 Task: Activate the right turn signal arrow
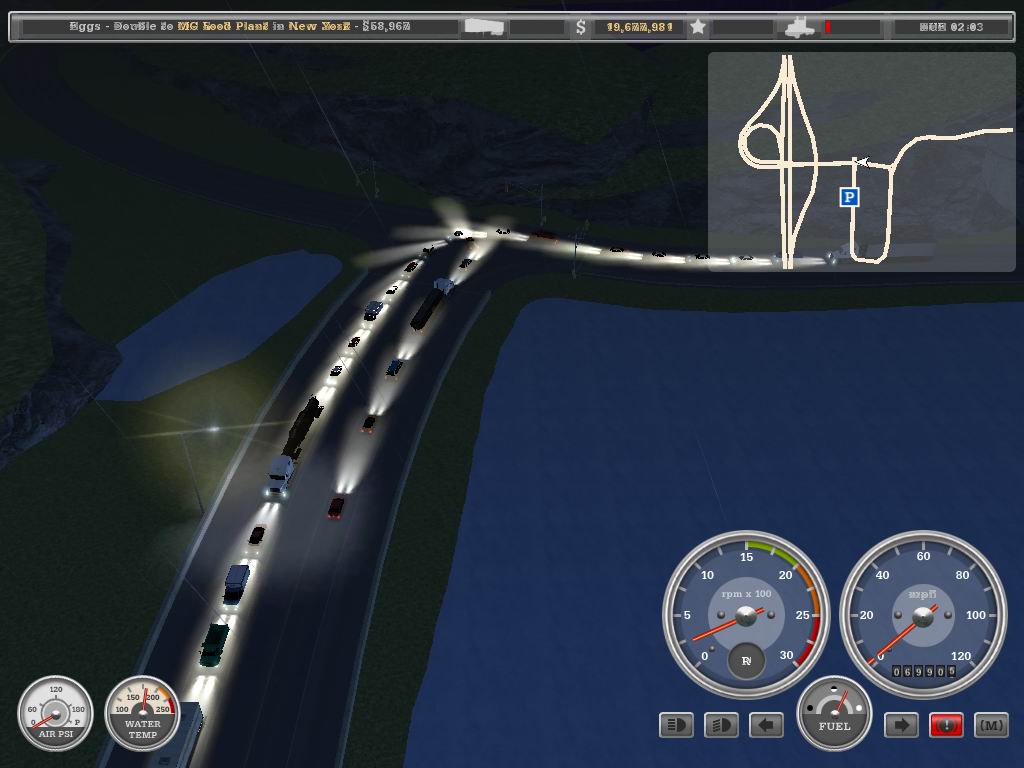point(901,725)
